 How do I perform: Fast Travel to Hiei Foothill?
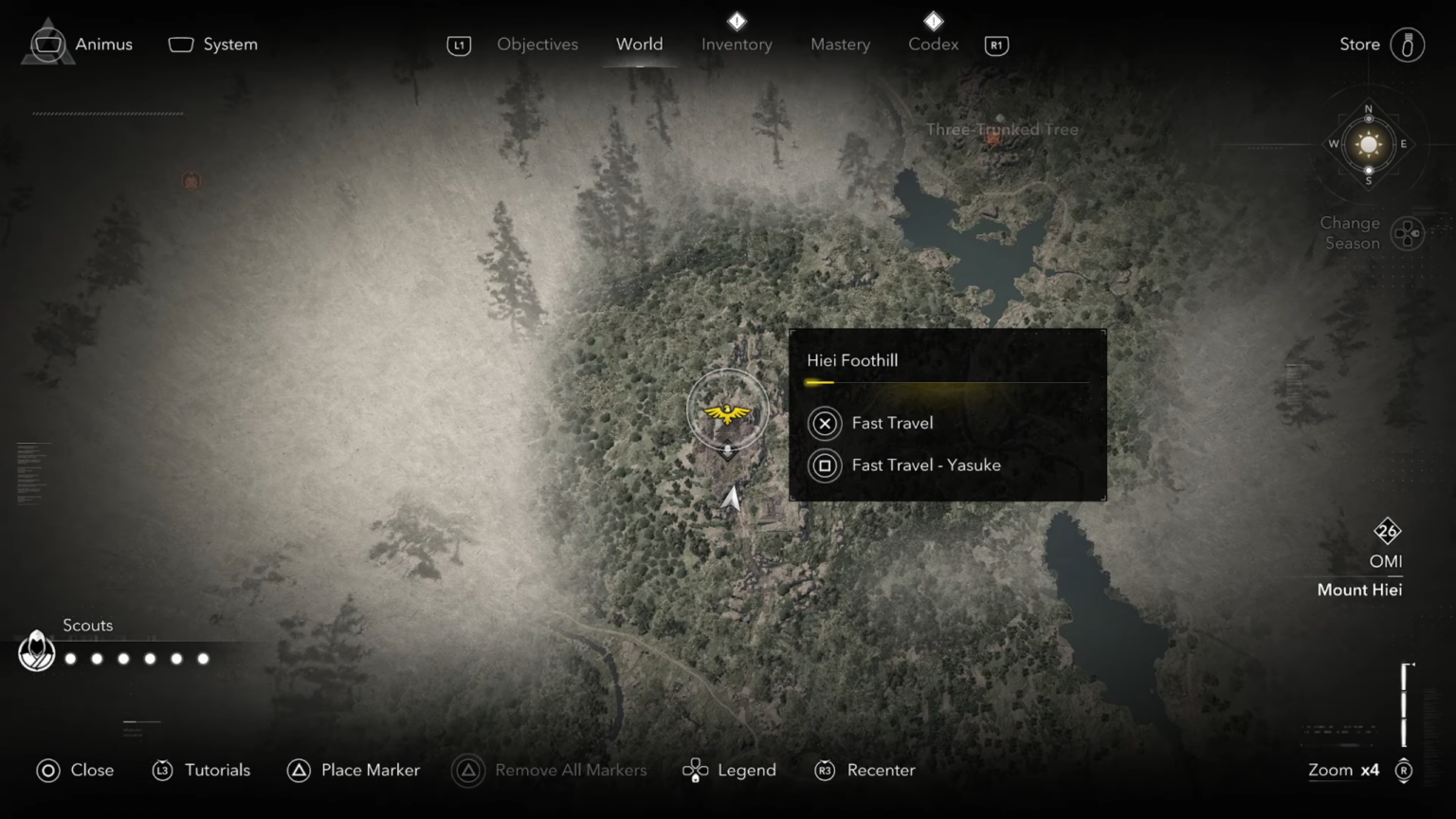click(x=892, y=423)
